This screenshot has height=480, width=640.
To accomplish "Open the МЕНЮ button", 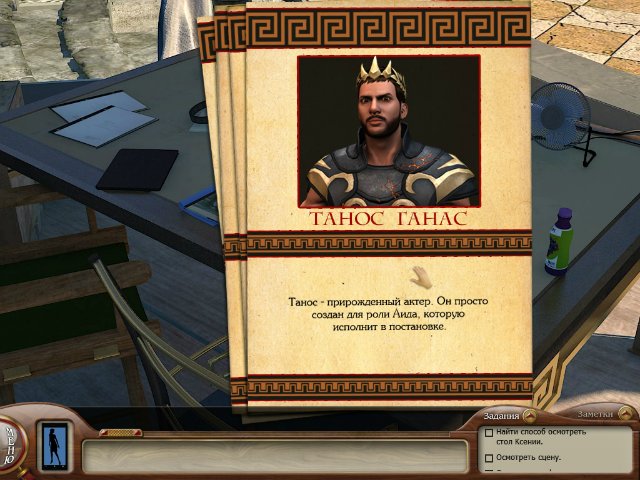I will [x=11, y=441].
